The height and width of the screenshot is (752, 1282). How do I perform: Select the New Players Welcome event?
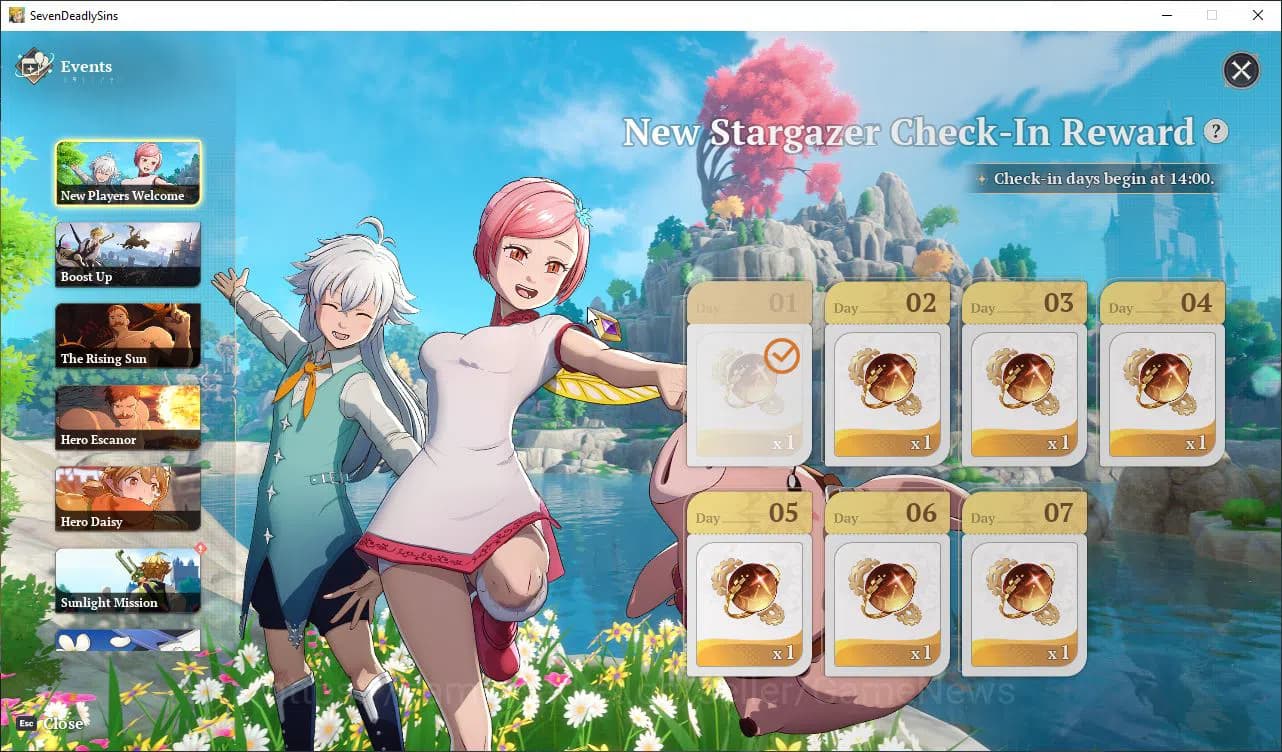click(x=128, y=172)
